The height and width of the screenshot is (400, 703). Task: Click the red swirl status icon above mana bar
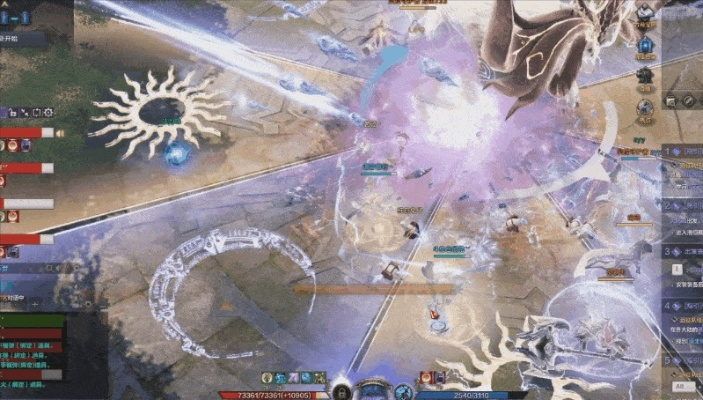click(426, 378)
